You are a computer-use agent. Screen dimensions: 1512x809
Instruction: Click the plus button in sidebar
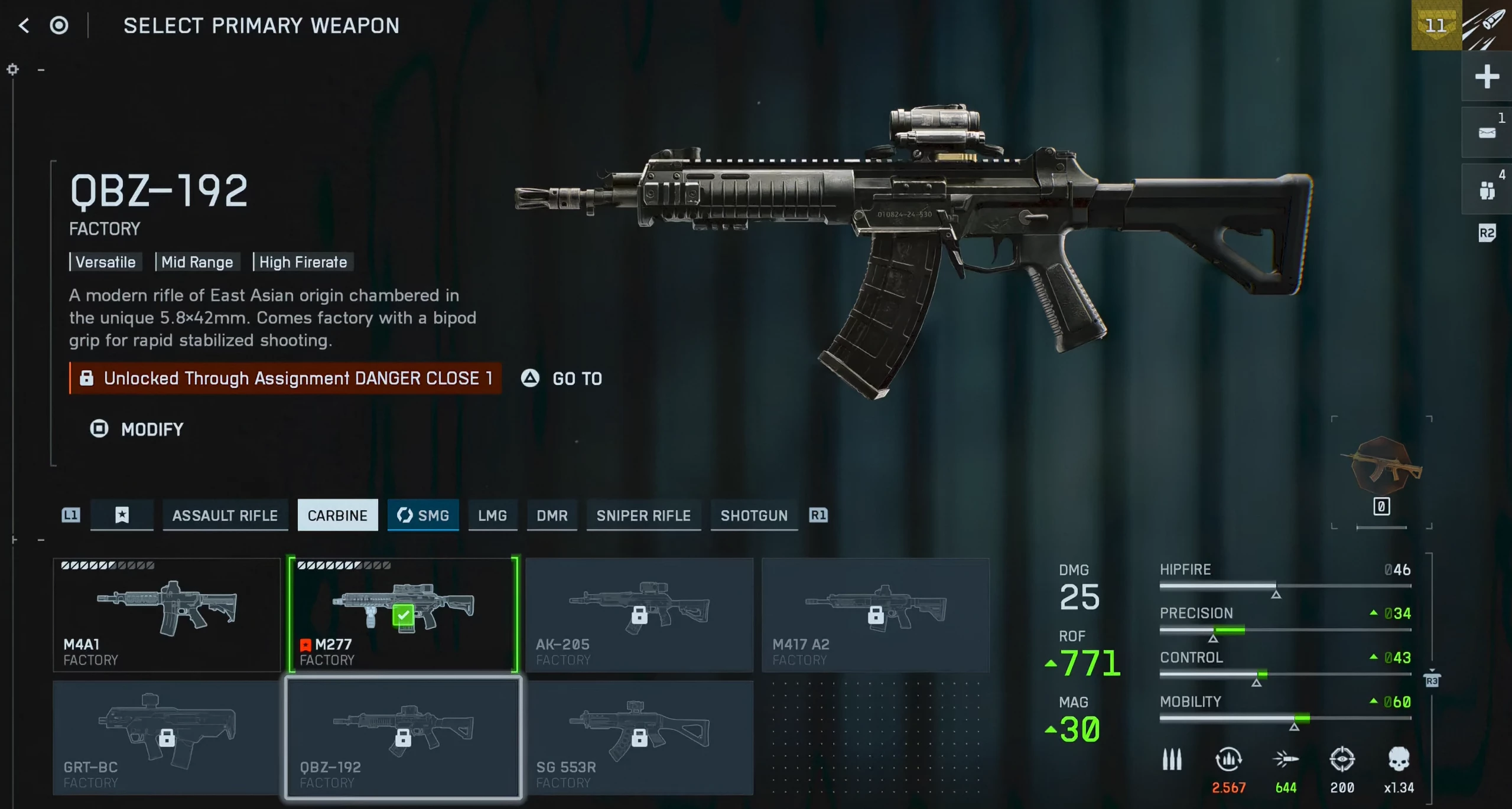point(1487,77)
